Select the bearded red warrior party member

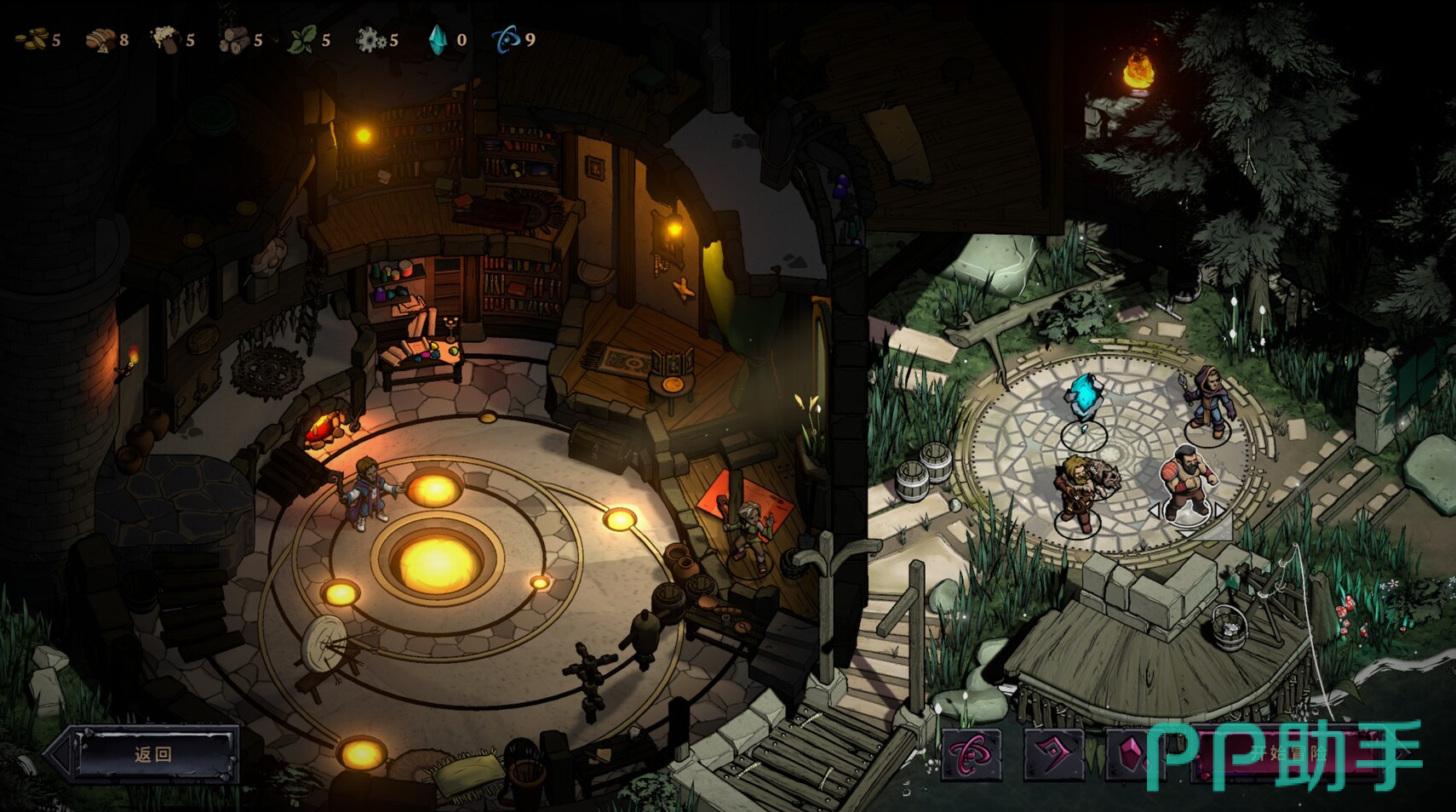1187,483
